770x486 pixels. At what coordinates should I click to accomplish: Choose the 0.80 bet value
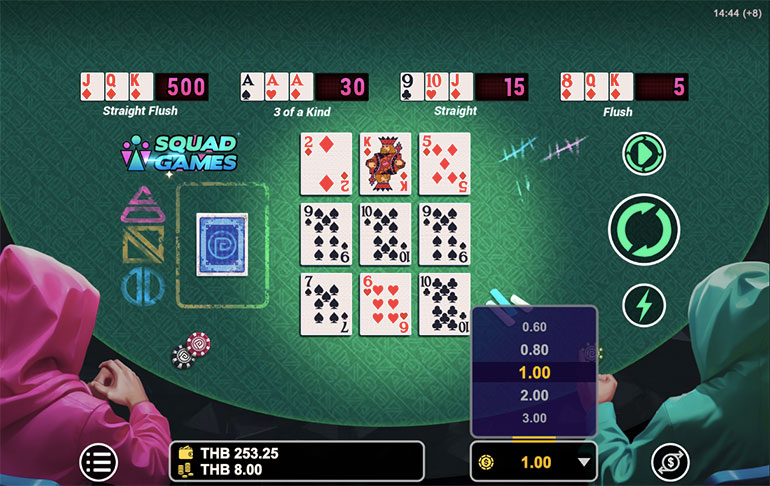(x=534, y=349)
